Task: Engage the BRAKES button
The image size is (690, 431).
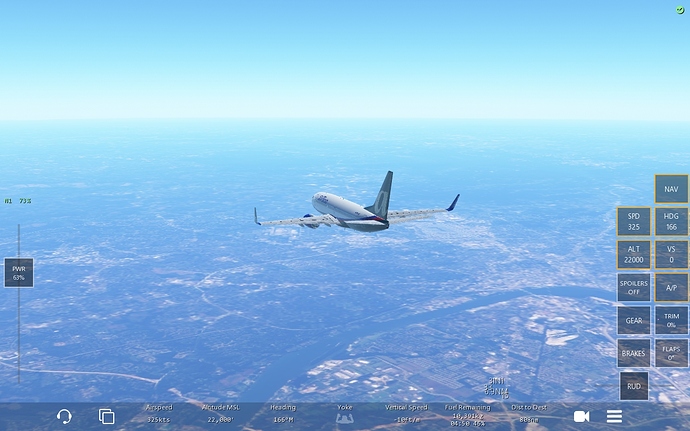Action: pos(633,353)
